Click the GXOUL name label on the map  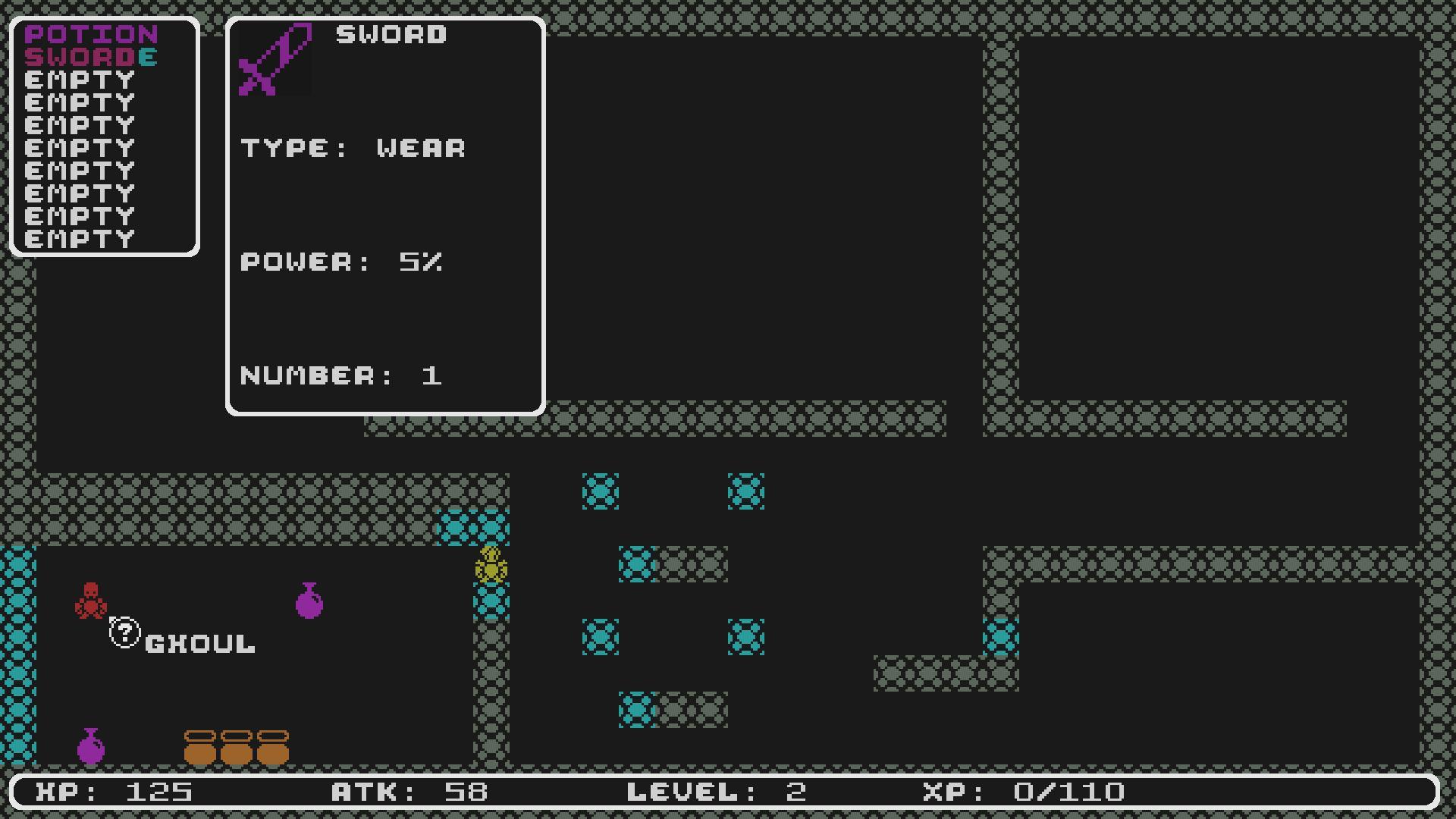pyautogui.click(x=199, y=645)
